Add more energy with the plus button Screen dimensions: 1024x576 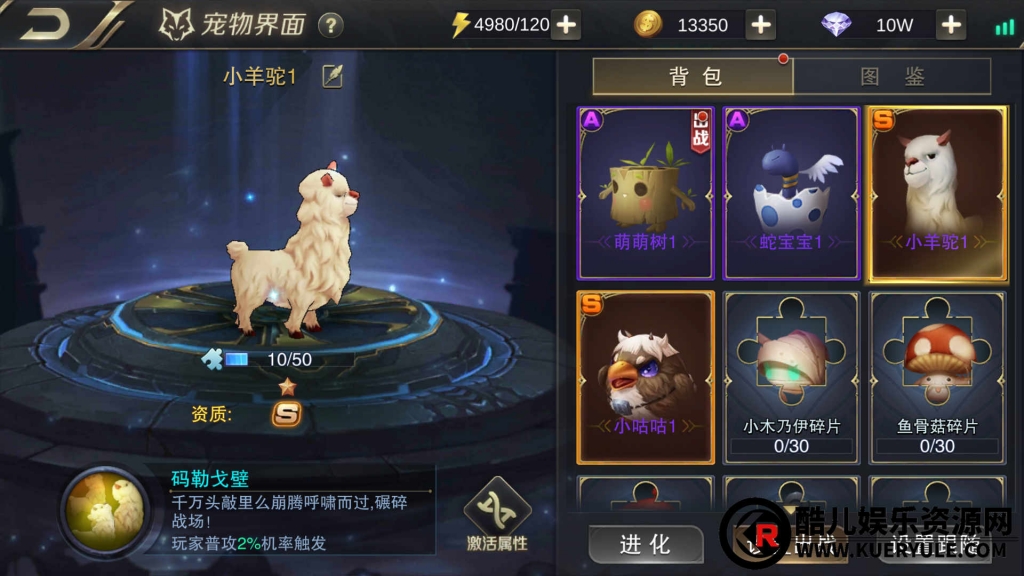566,25
